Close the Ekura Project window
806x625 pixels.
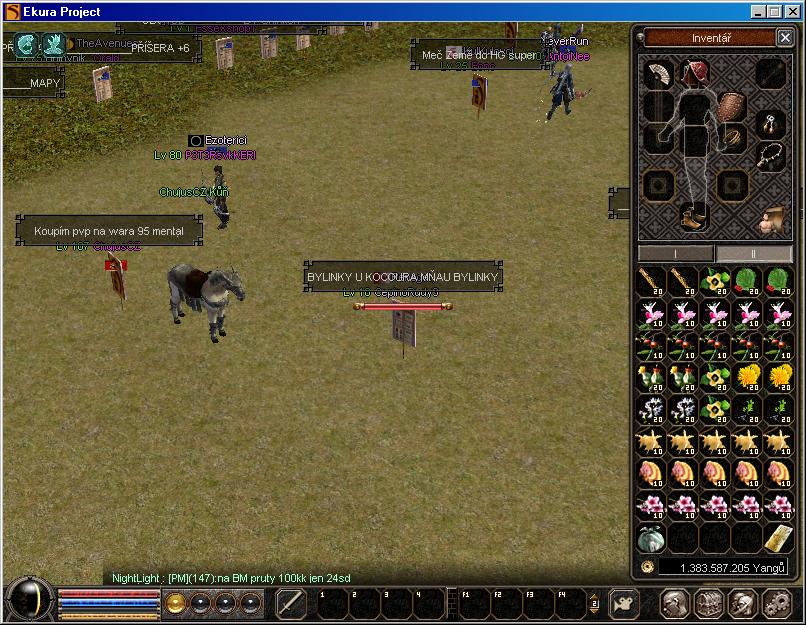click(794, 11)
